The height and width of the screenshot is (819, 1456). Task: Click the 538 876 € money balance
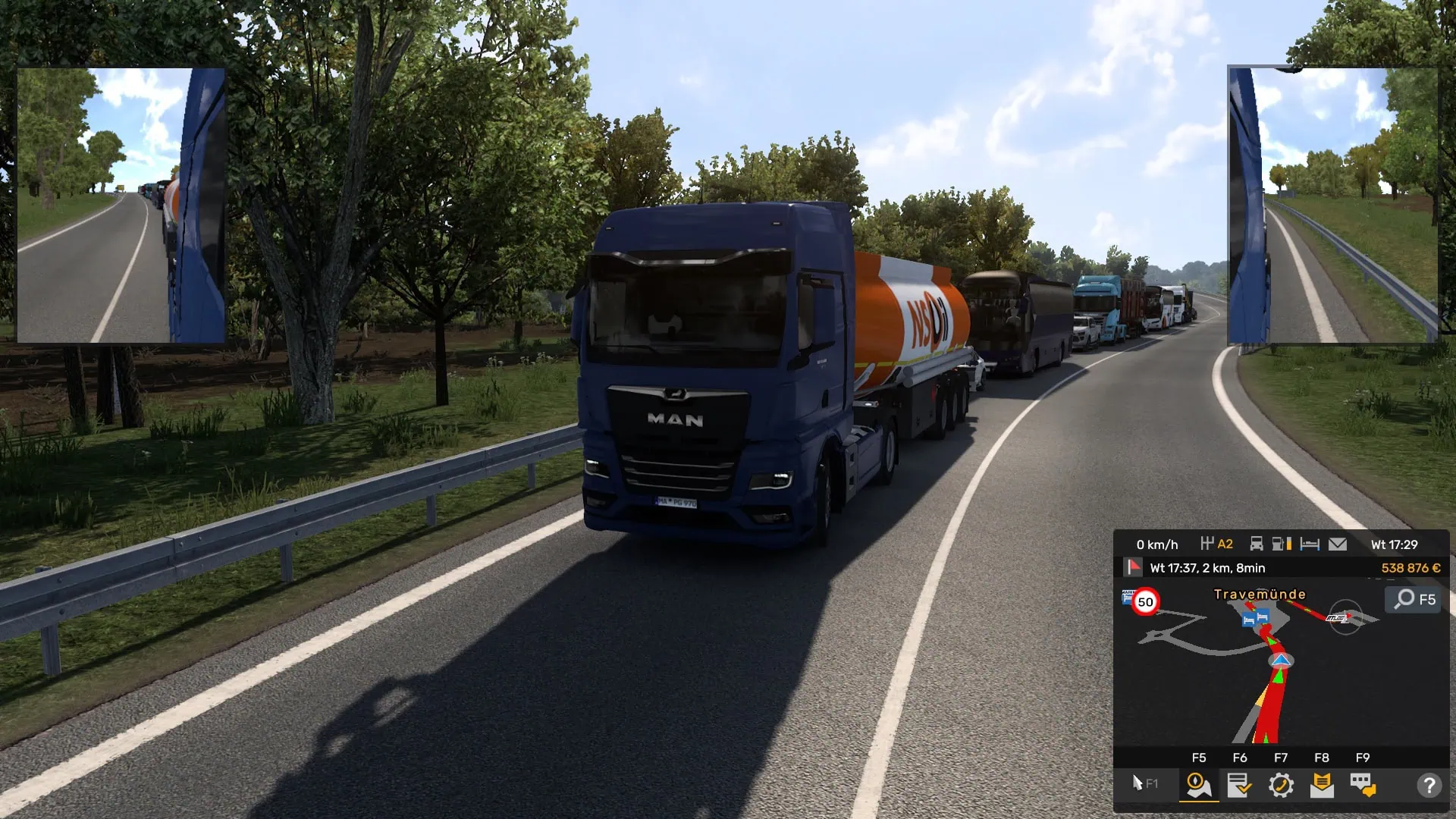coord(1410,568)
